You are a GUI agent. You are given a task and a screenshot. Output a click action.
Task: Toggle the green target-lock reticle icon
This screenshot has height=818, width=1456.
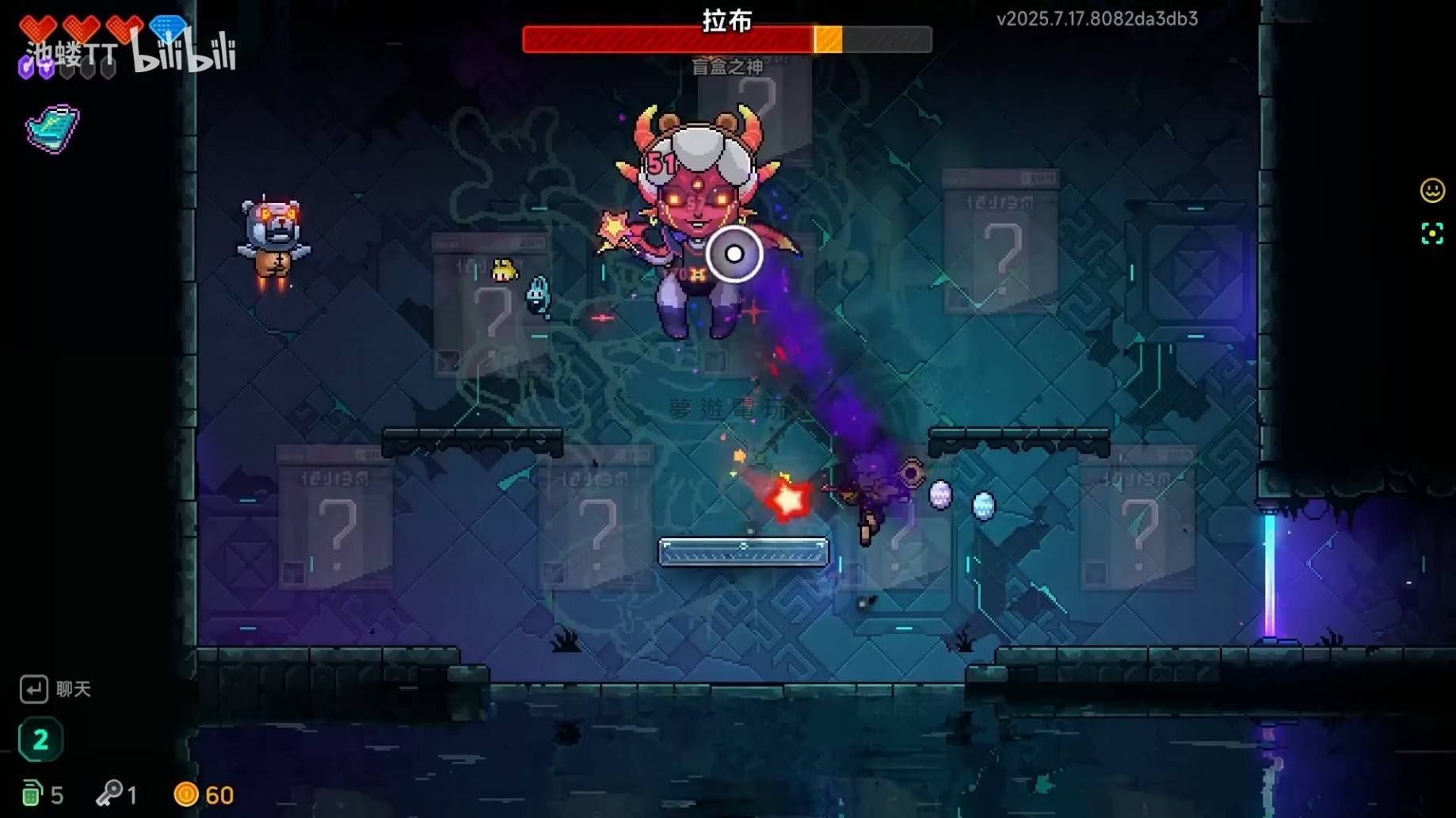tap(1431, 234)
